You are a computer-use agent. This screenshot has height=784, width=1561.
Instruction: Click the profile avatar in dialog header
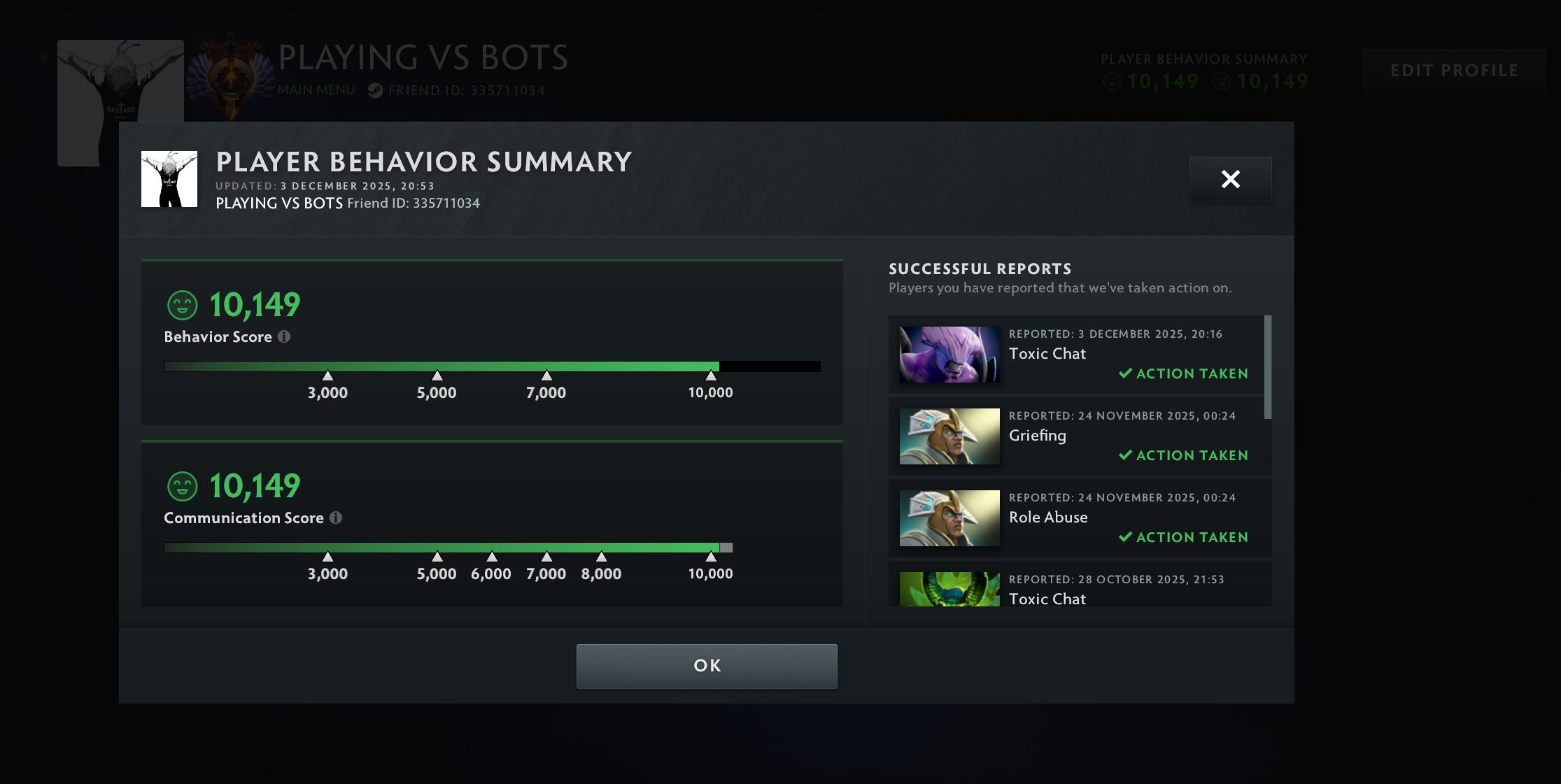pyautogui.click(x=169, y=179)
